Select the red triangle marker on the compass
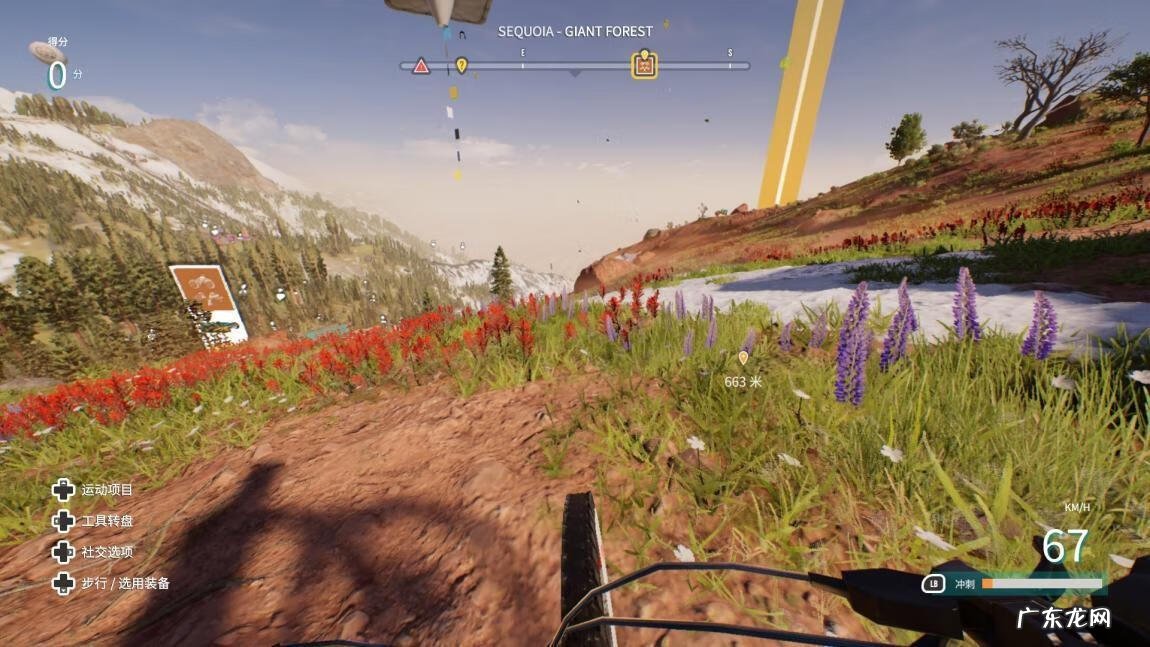 pos(421,66)
